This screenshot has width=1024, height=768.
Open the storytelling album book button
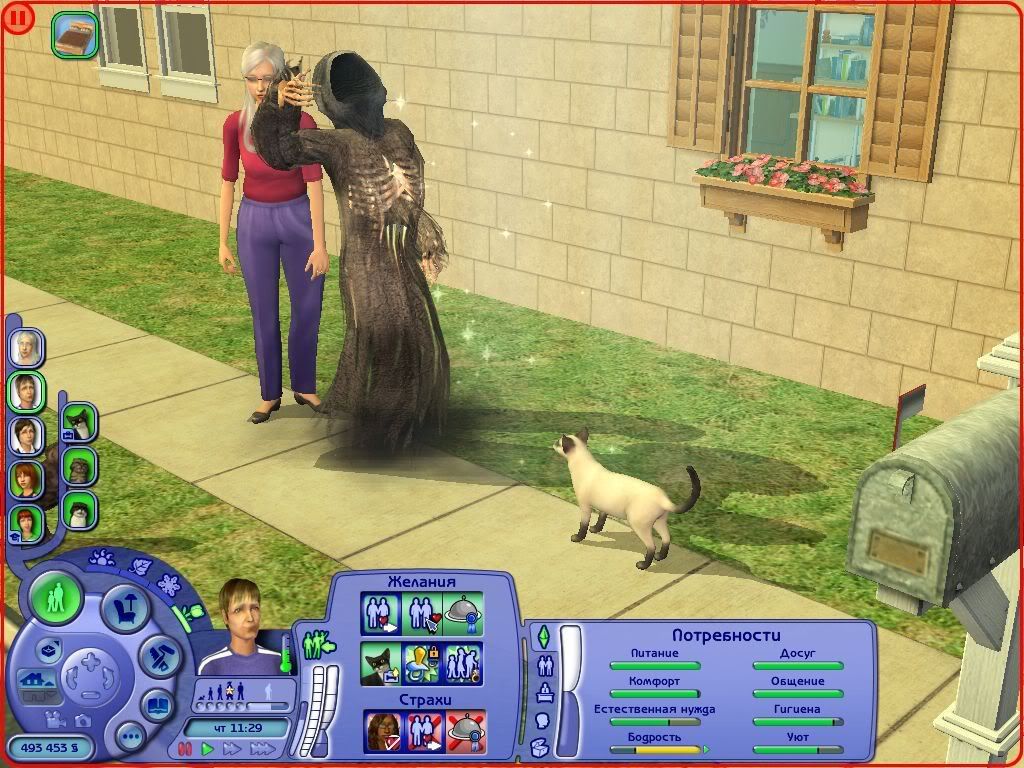pyautogui.click(x=157, y=704)
